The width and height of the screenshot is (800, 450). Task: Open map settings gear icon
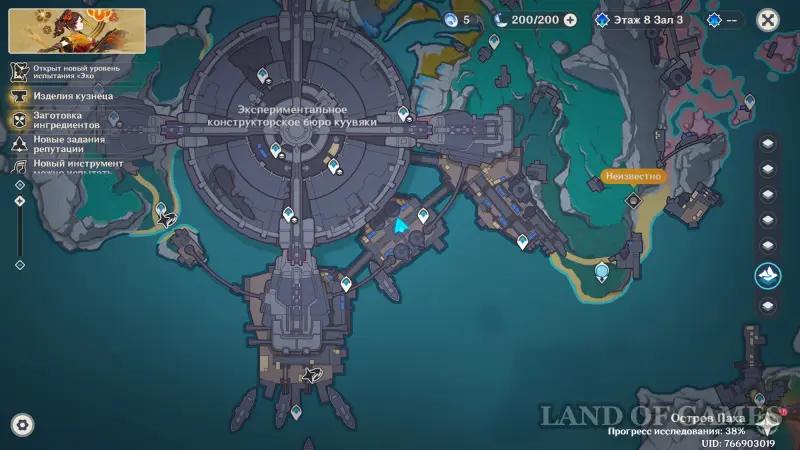(21, 423)
